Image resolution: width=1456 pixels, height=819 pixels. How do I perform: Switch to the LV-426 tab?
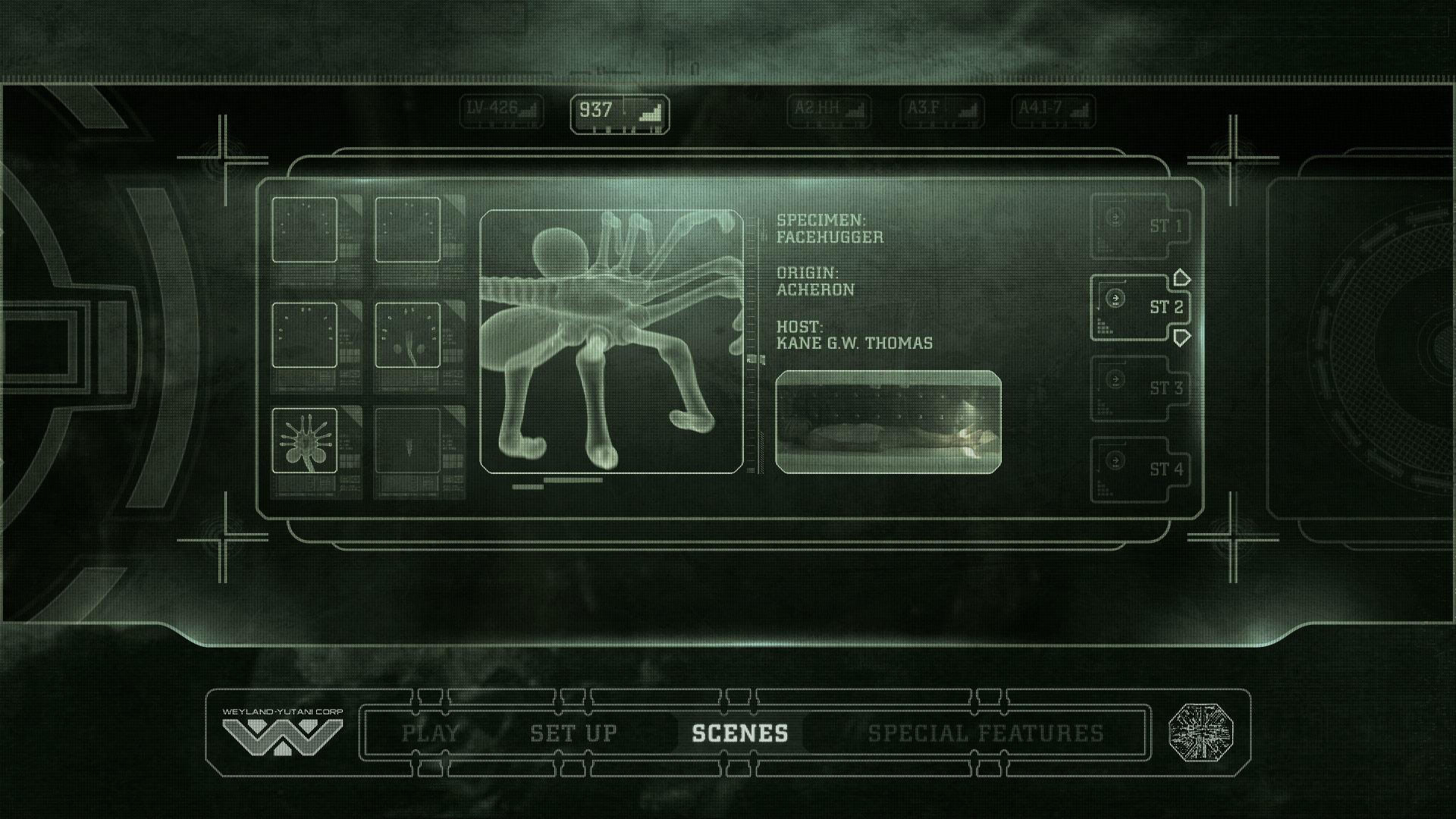click(x=501, y=111)
